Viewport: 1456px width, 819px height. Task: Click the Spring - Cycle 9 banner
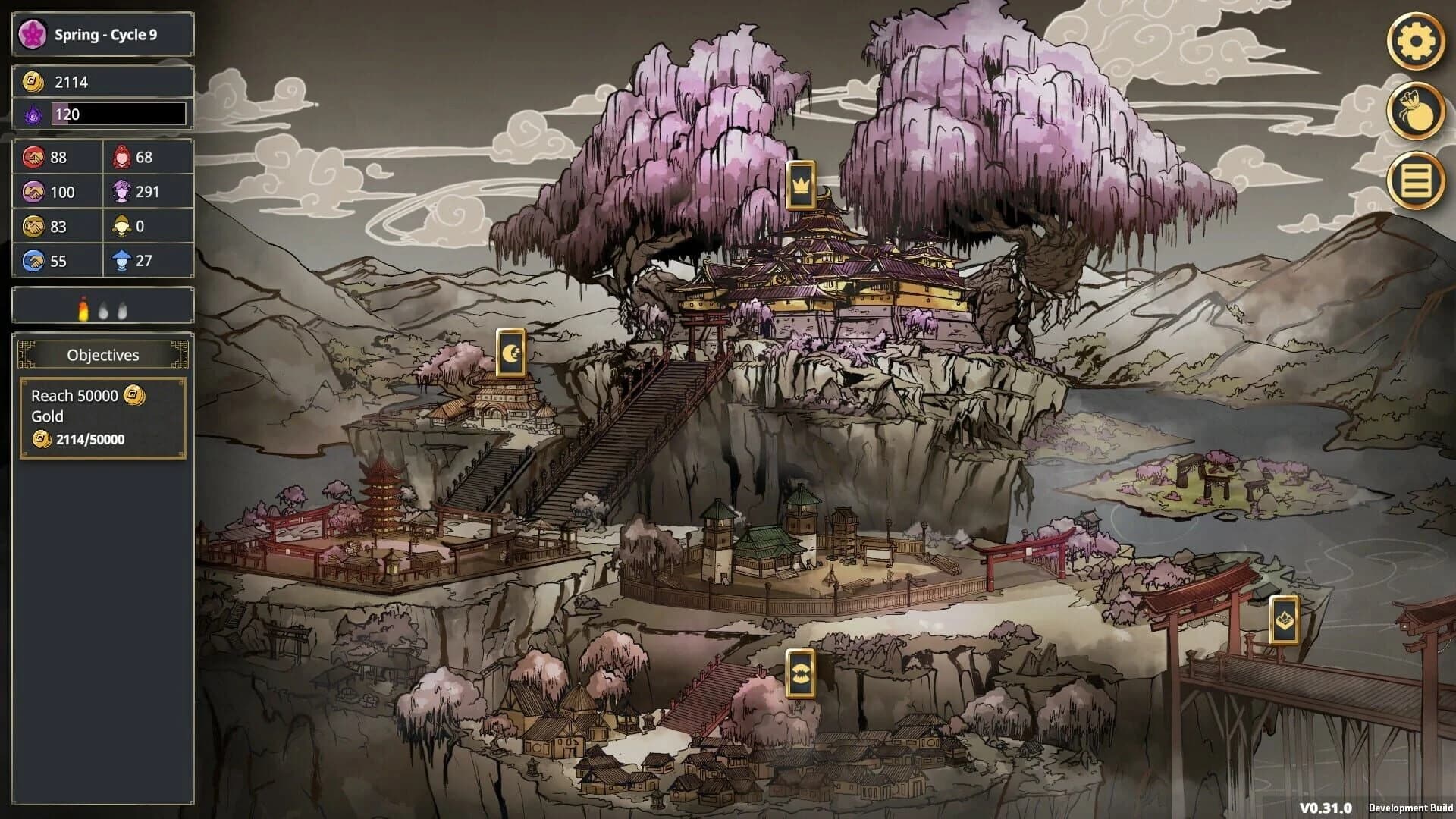pos(101,33)
